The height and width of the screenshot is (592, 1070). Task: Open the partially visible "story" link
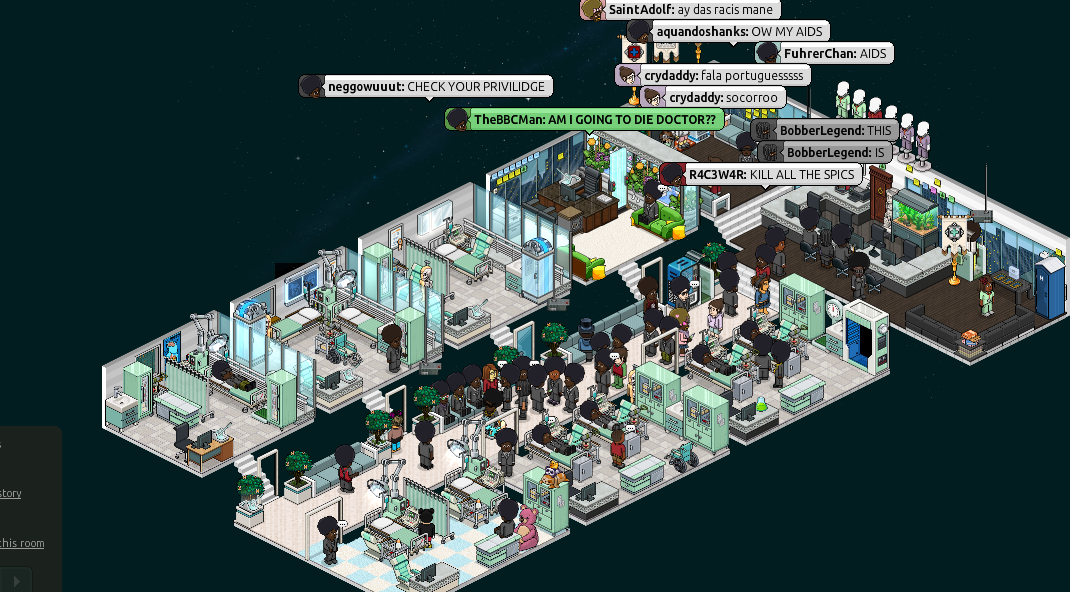pos(10,493)
